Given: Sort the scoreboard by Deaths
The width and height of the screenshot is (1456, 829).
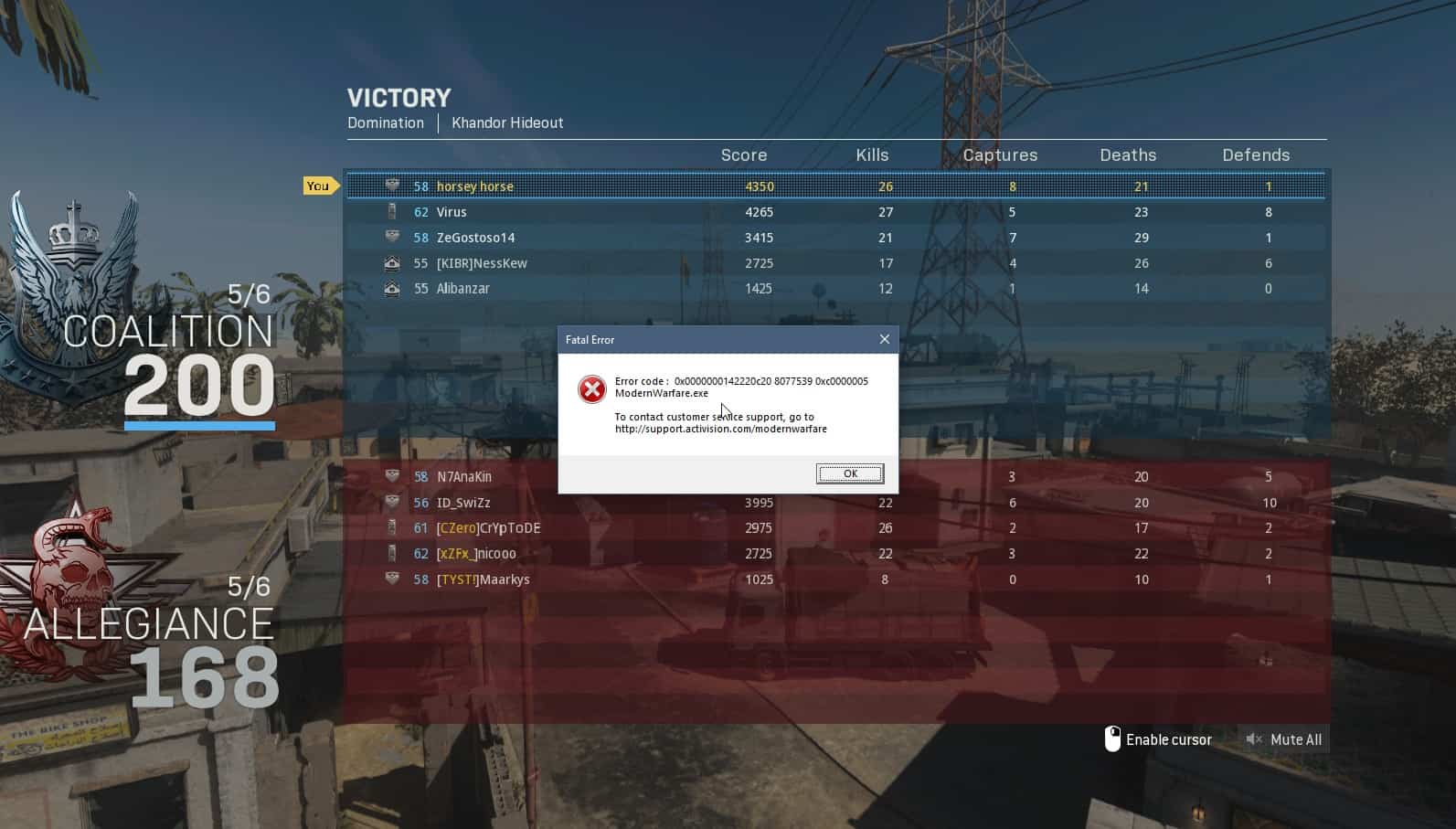Looking at the screenshot, I should click(1128, 154).
